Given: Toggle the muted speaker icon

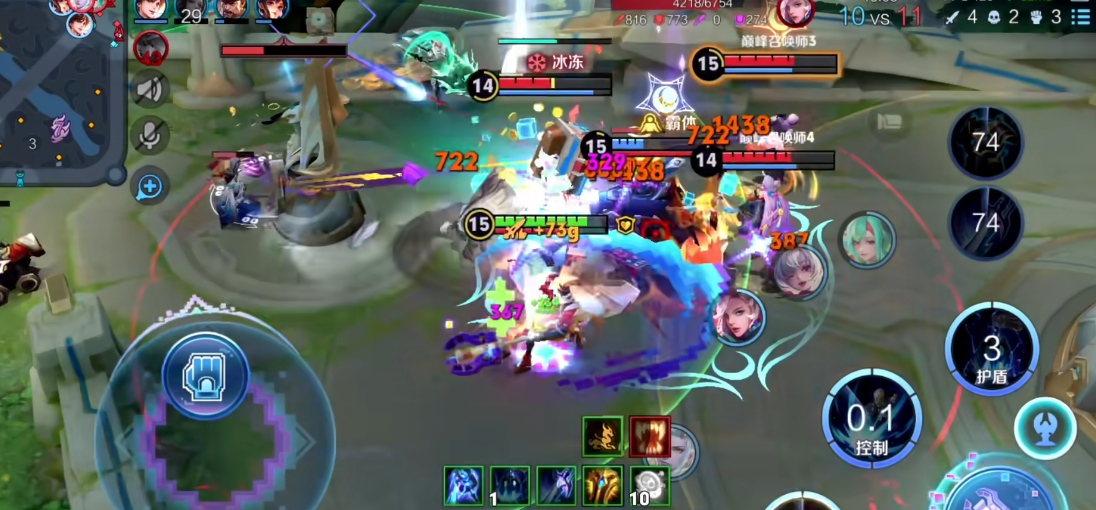Looking at the screenshot, I should 150,90.
